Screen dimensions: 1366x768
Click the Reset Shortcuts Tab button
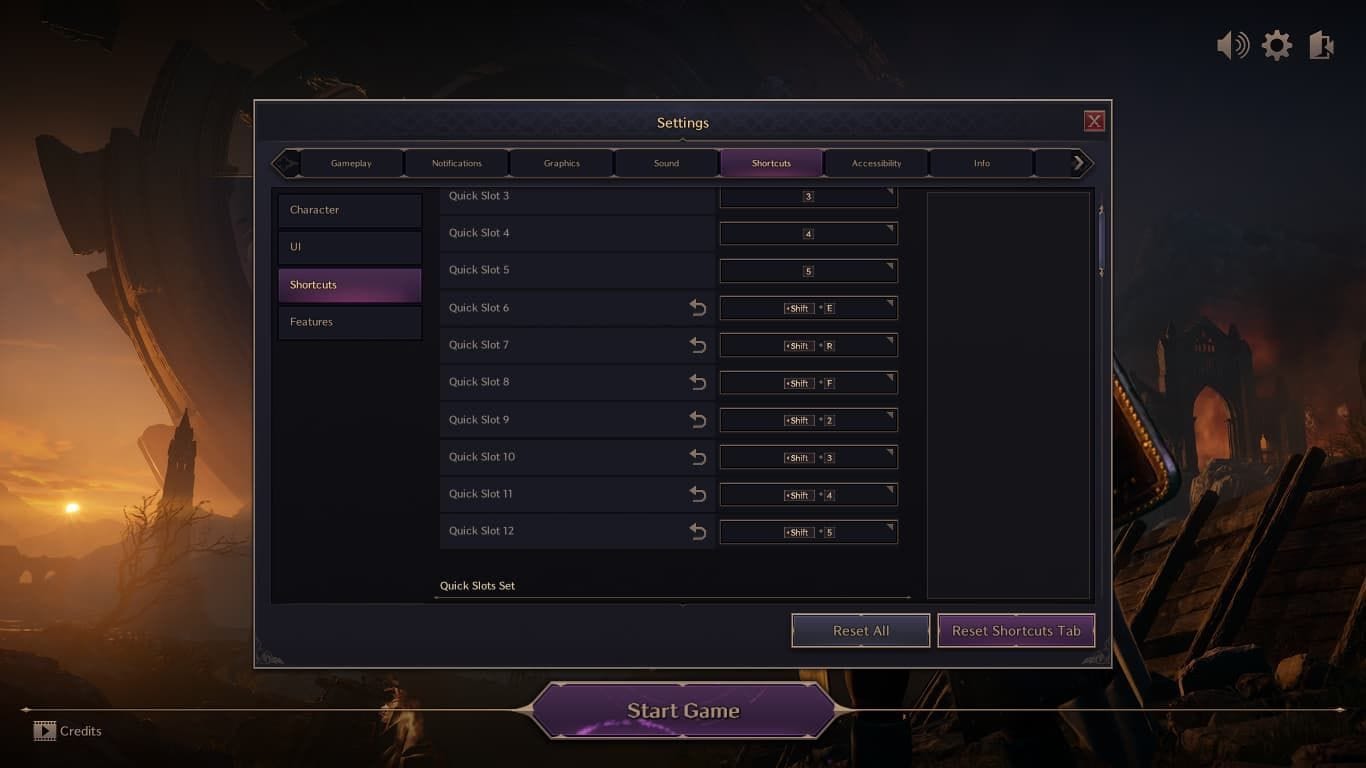(1015, 630)
